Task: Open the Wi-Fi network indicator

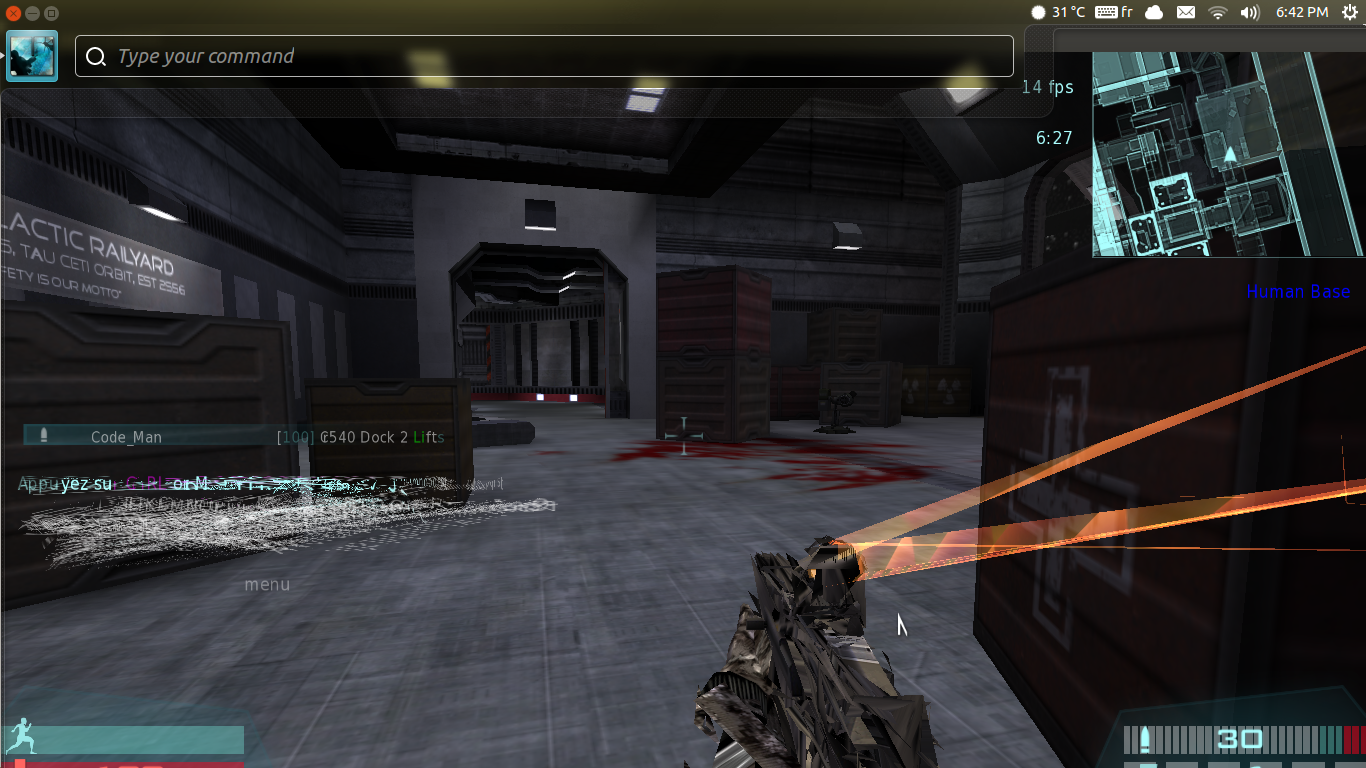Action: point(1217,12)
